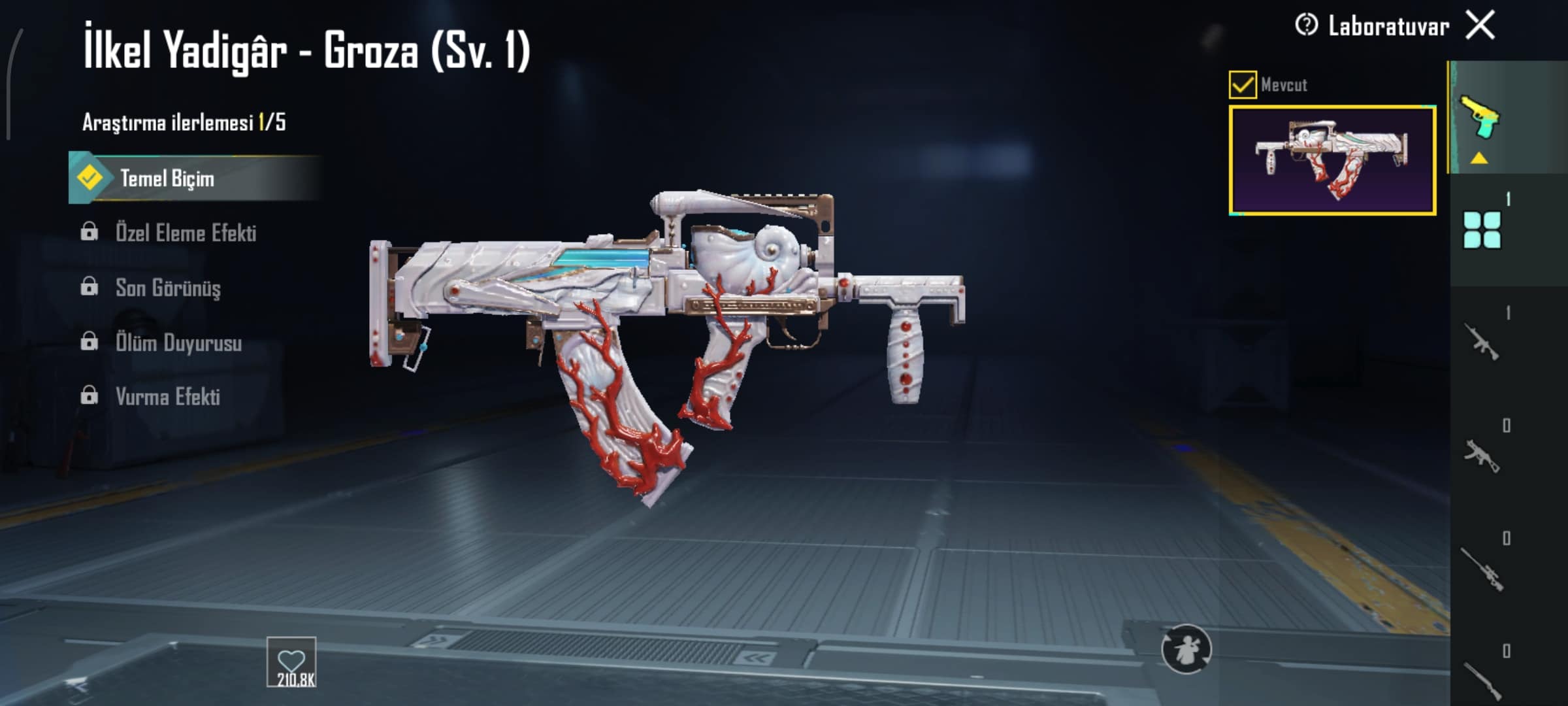
Task: Open the locked Ölüm Duyurusu entry
Action: (x=178, y=343)
